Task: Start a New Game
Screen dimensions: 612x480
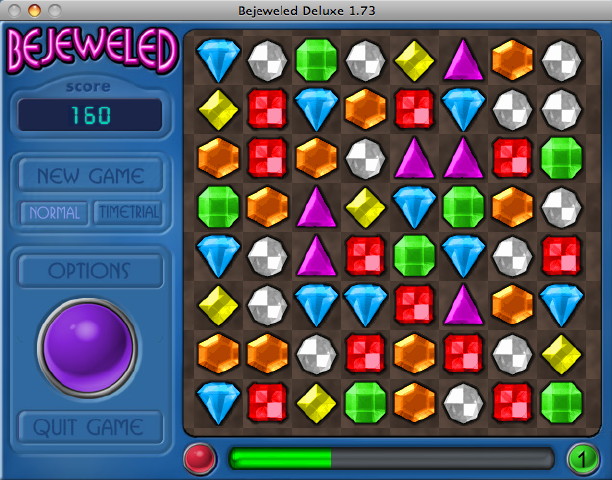Action: [90, 176]
